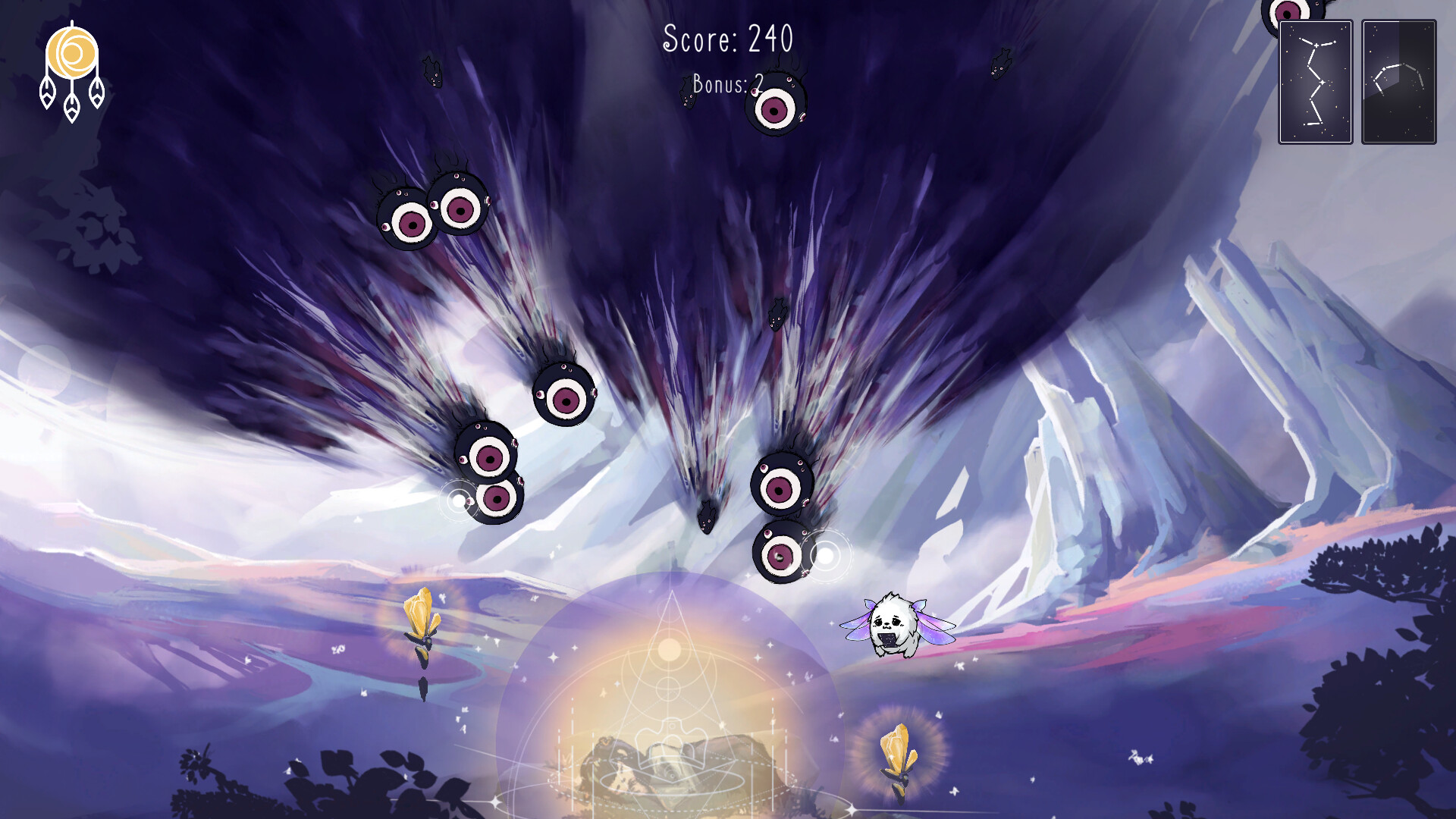Click the white ring target on the left
Image resolution: width=1456 pixels, height=819 pixels.
[458, 500]
